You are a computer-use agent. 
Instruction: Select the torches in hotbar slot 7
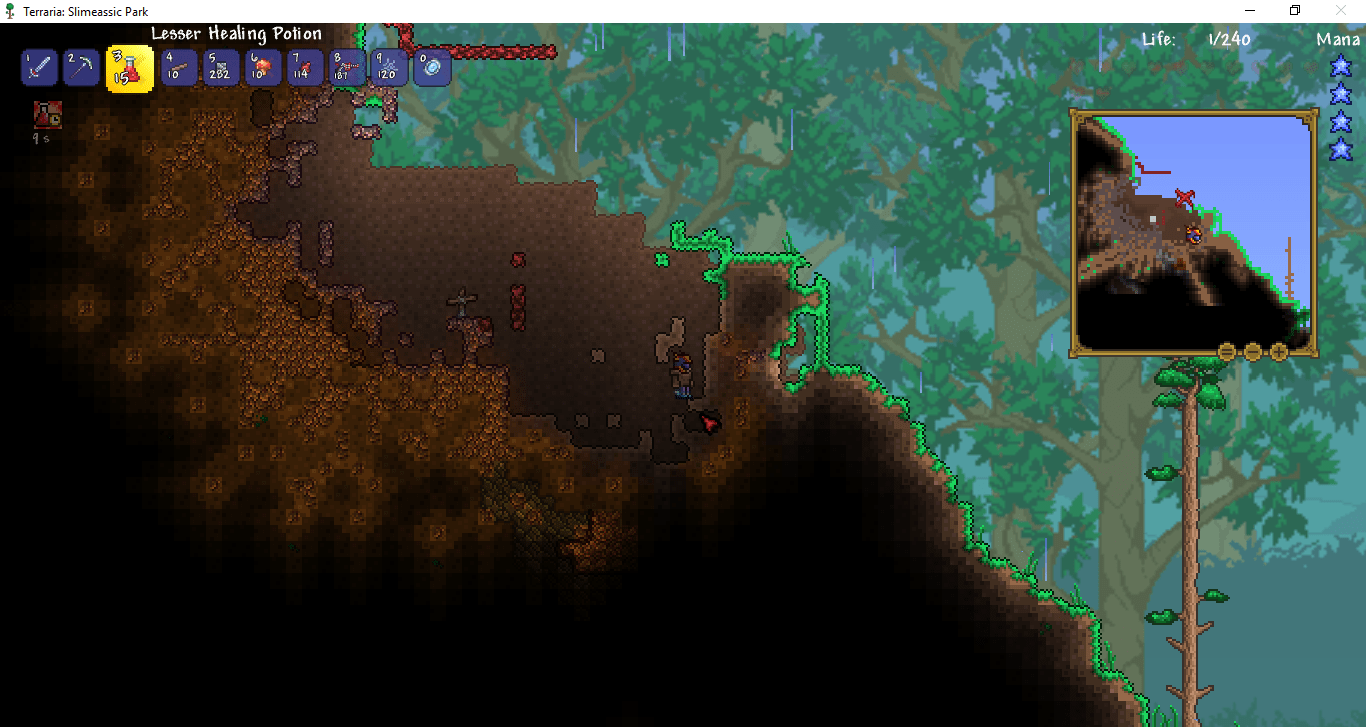click(304, 67)
